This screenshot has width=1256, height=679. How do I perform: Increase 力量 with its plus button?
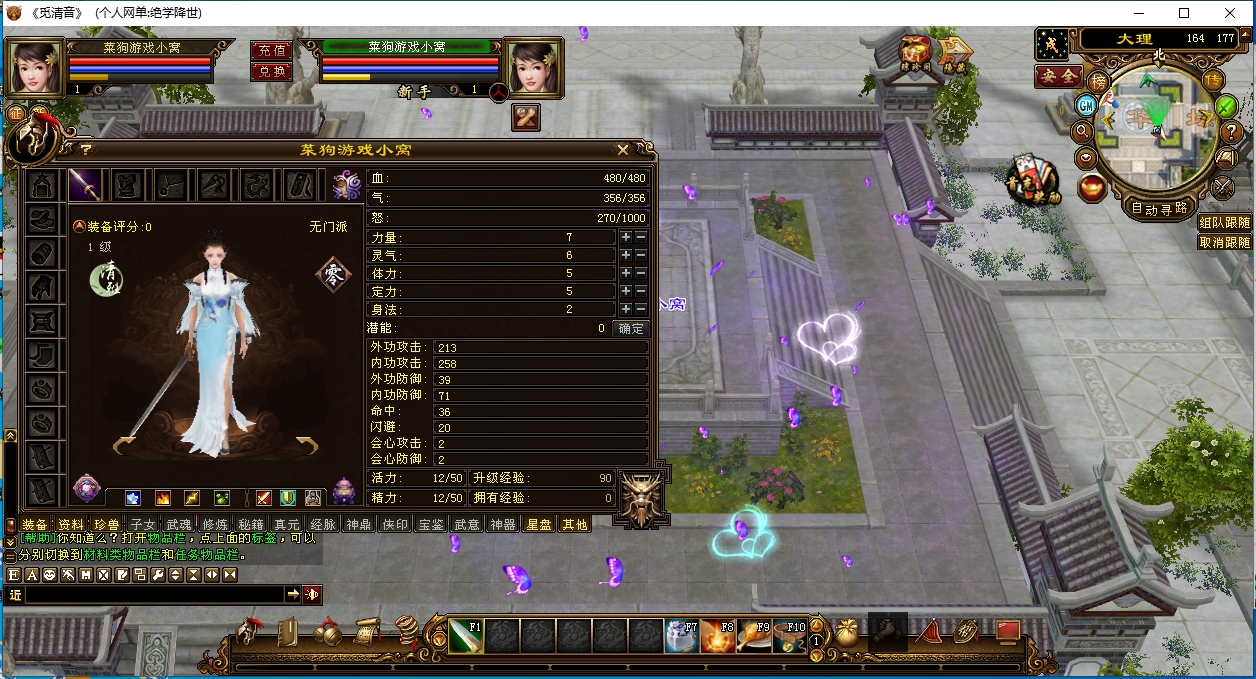pos(626,237)
